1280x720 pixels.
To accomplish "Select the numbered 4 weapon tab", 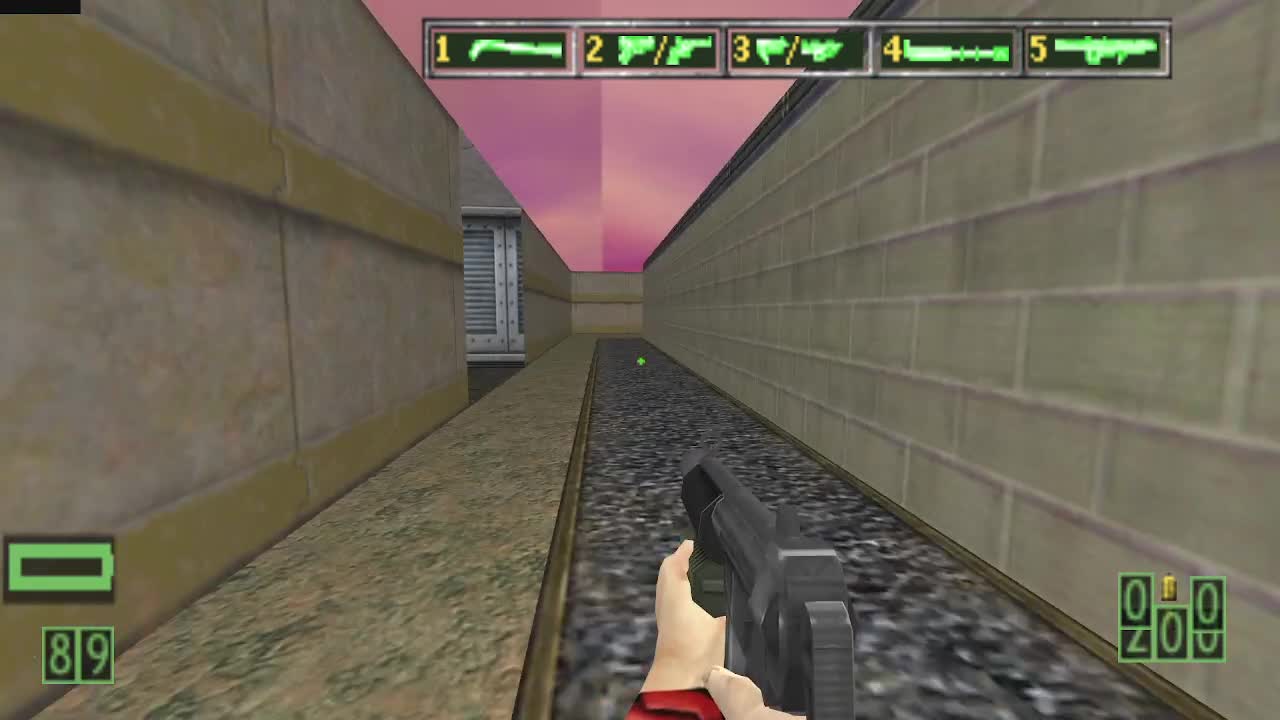I will pos(891,48).
